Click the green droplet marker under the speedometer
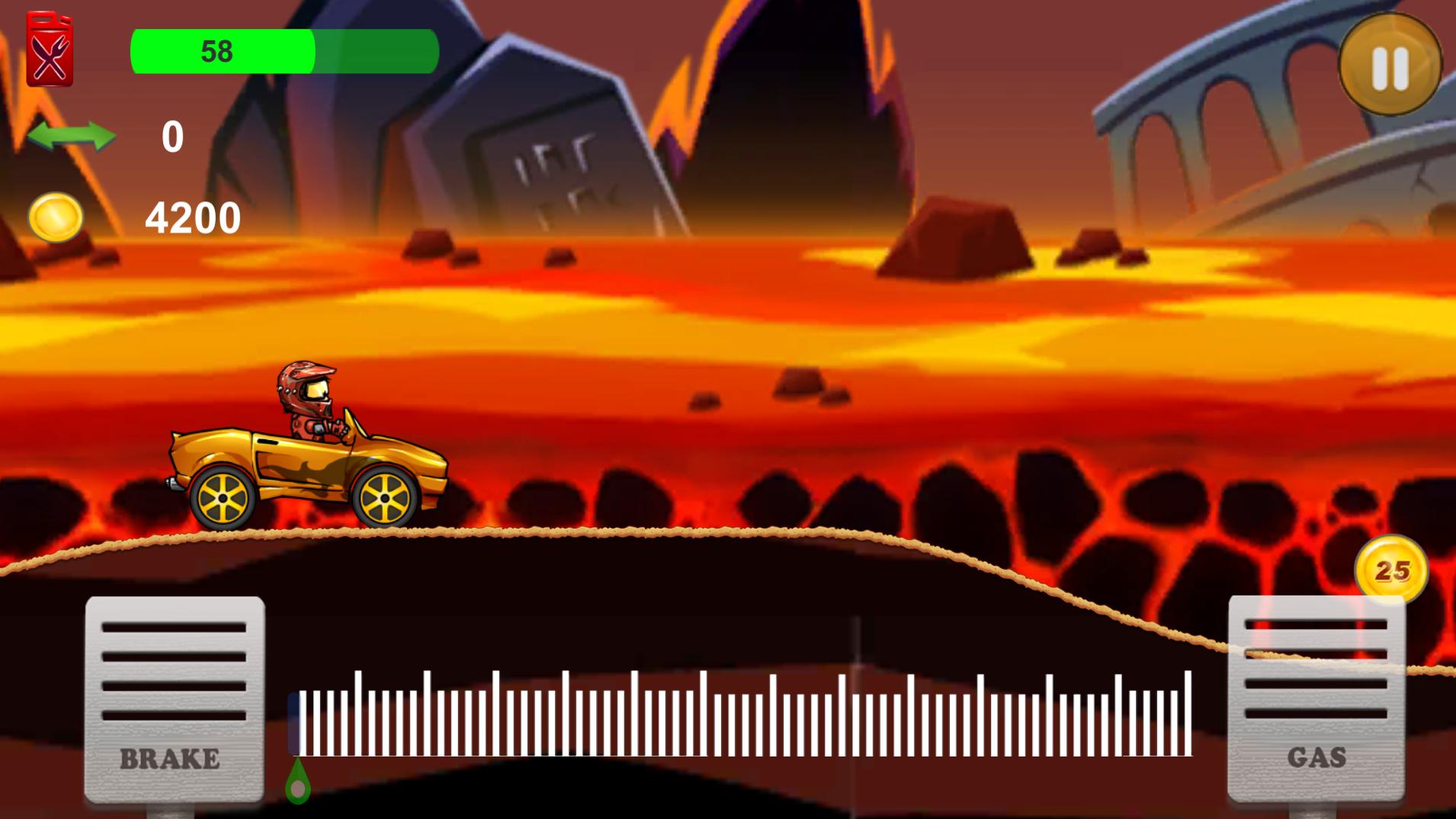 coord(297,782)
